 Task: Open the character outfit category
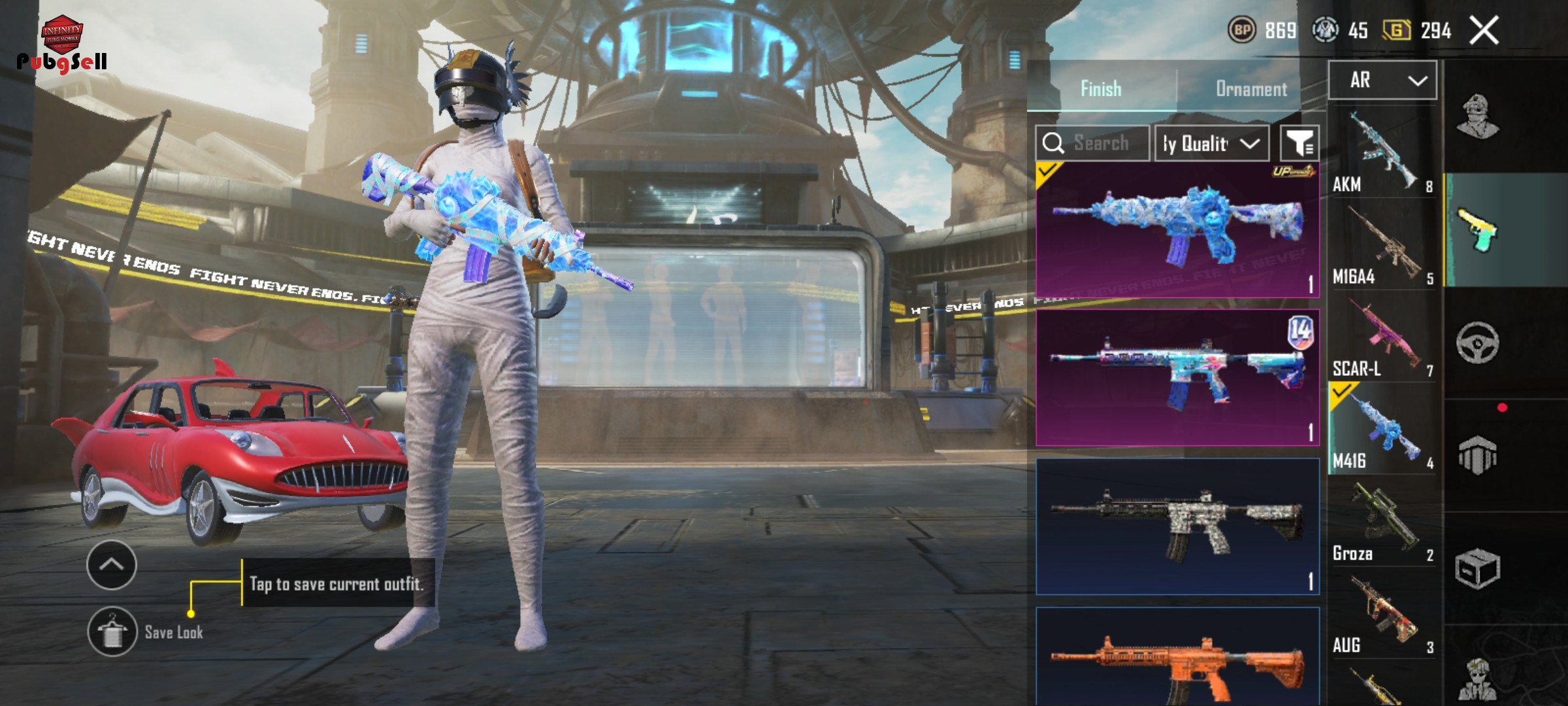click(1478, 117)
